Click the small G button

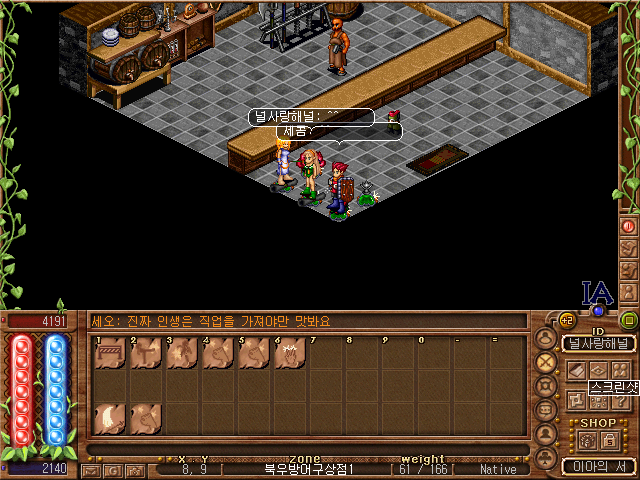pyautogui.click(x=114, y=469)
